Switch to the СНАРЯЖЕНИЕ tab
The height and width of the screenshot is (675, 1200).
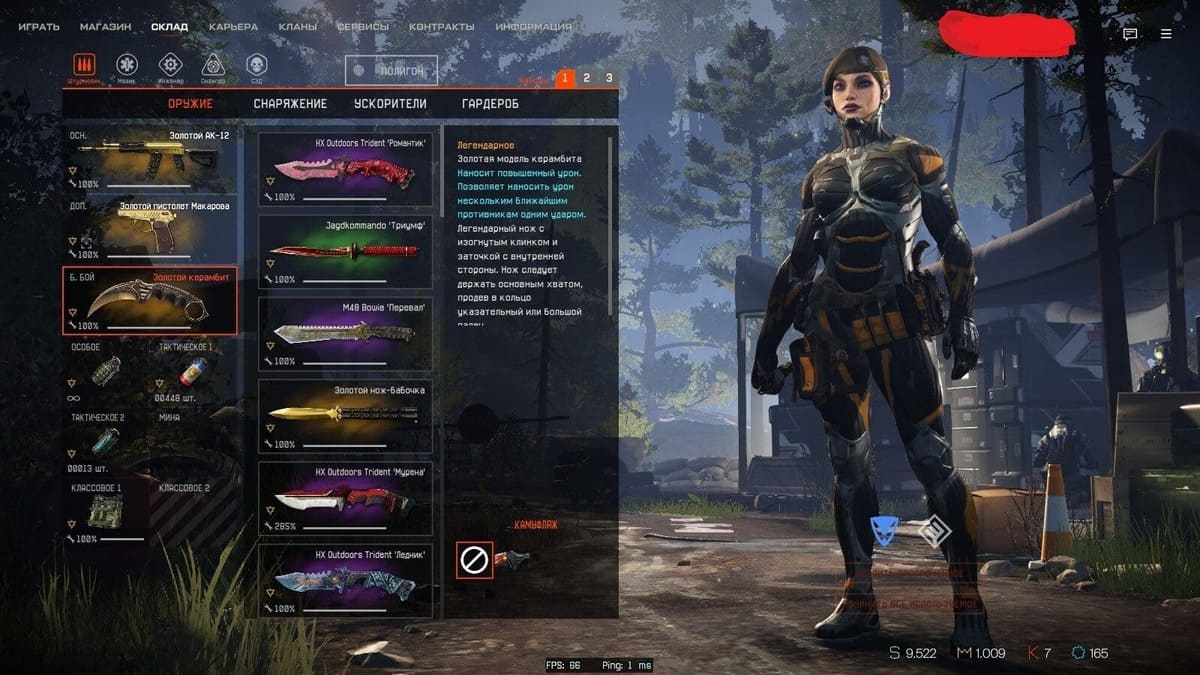pos(290,104)
